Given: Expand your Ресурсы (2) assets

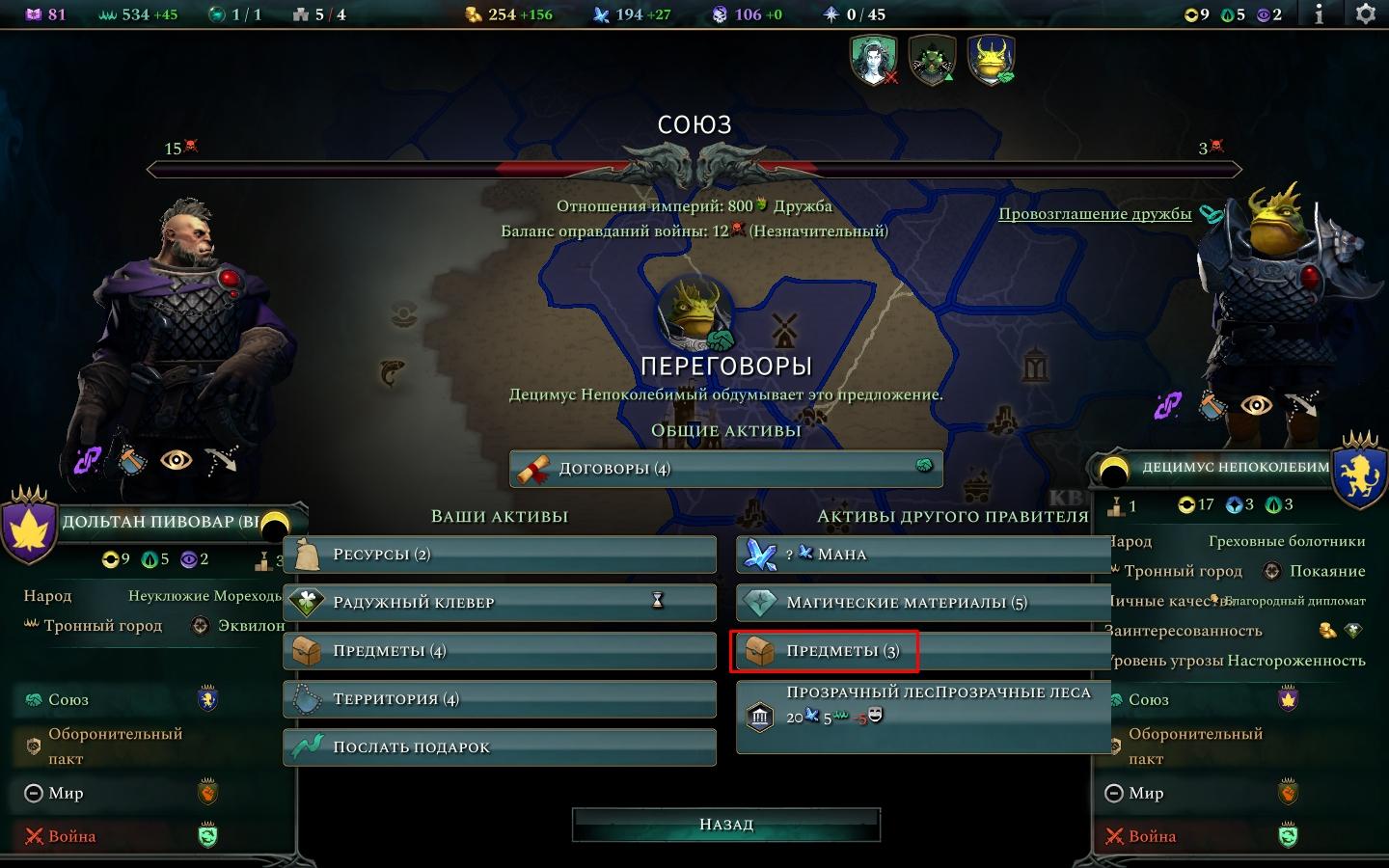Looking at the screenshot, I should tap(500, 555).
